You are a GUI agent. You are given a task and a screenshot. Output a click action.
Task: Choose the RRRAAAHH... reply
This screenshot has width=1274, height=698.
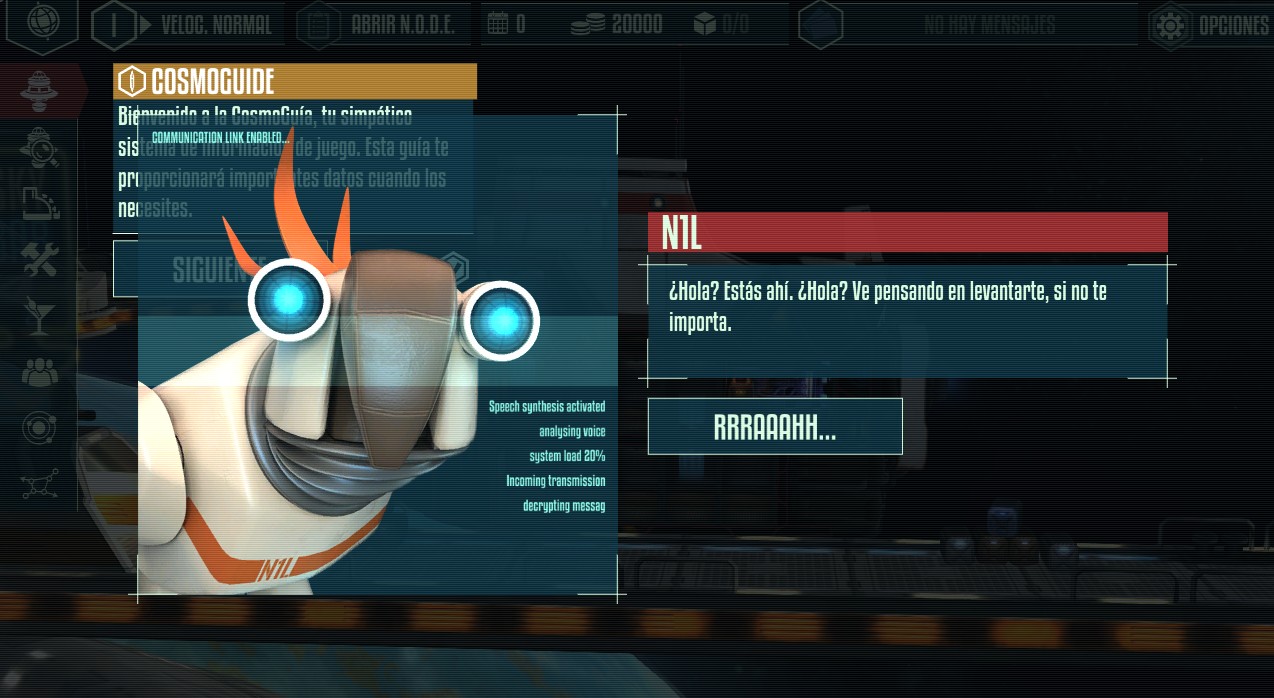click(x=775, y=427)
